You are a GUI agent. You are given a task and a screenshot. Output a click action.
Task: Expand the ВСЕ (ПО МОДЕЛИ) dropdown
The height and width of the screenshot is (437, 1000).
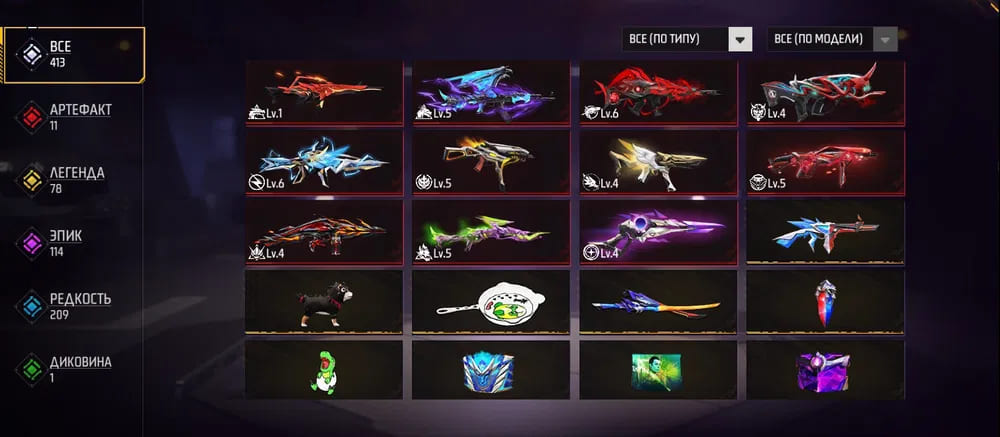832,39
